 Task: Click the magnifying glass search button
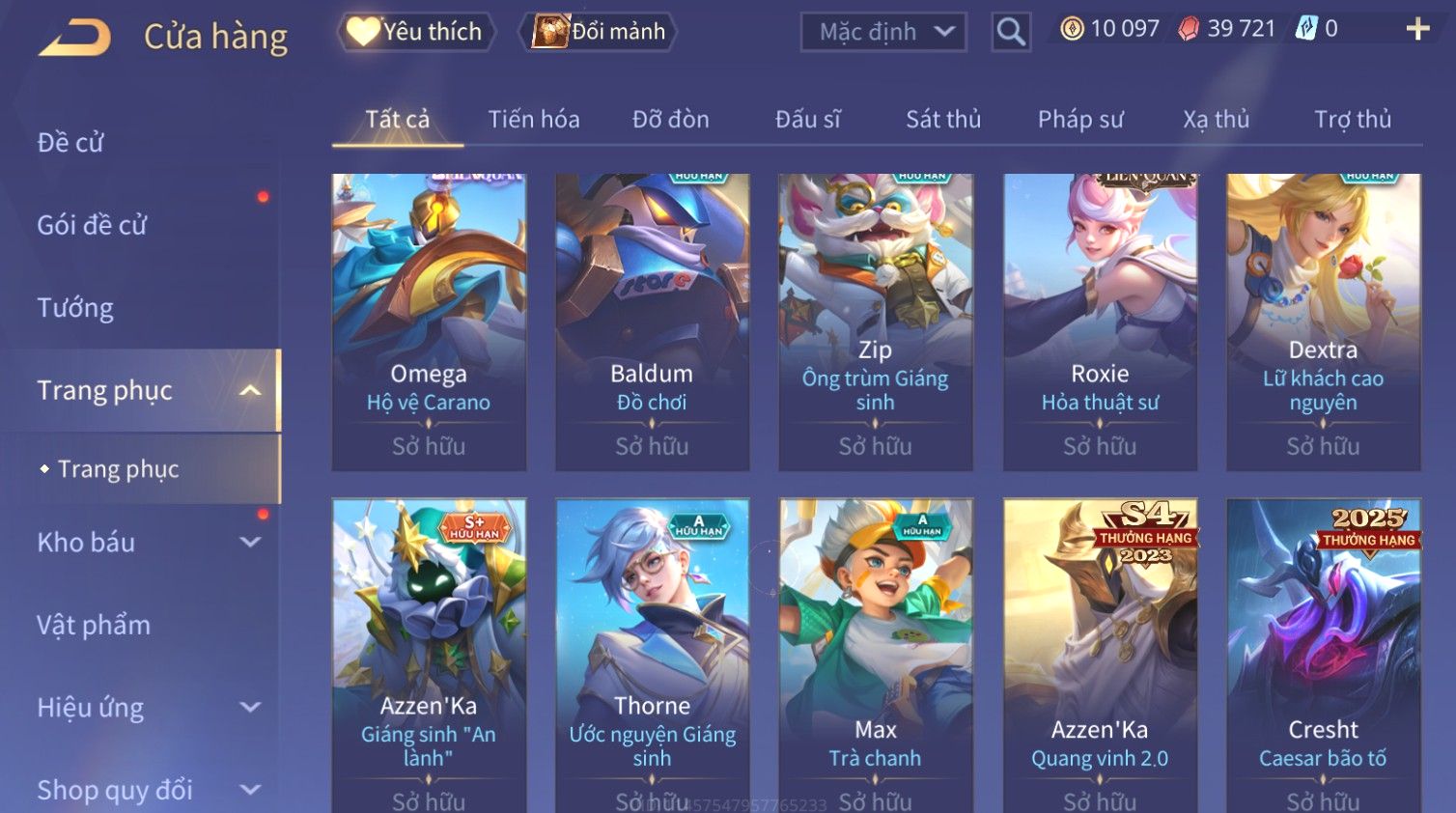click(x=1010, y=32)
